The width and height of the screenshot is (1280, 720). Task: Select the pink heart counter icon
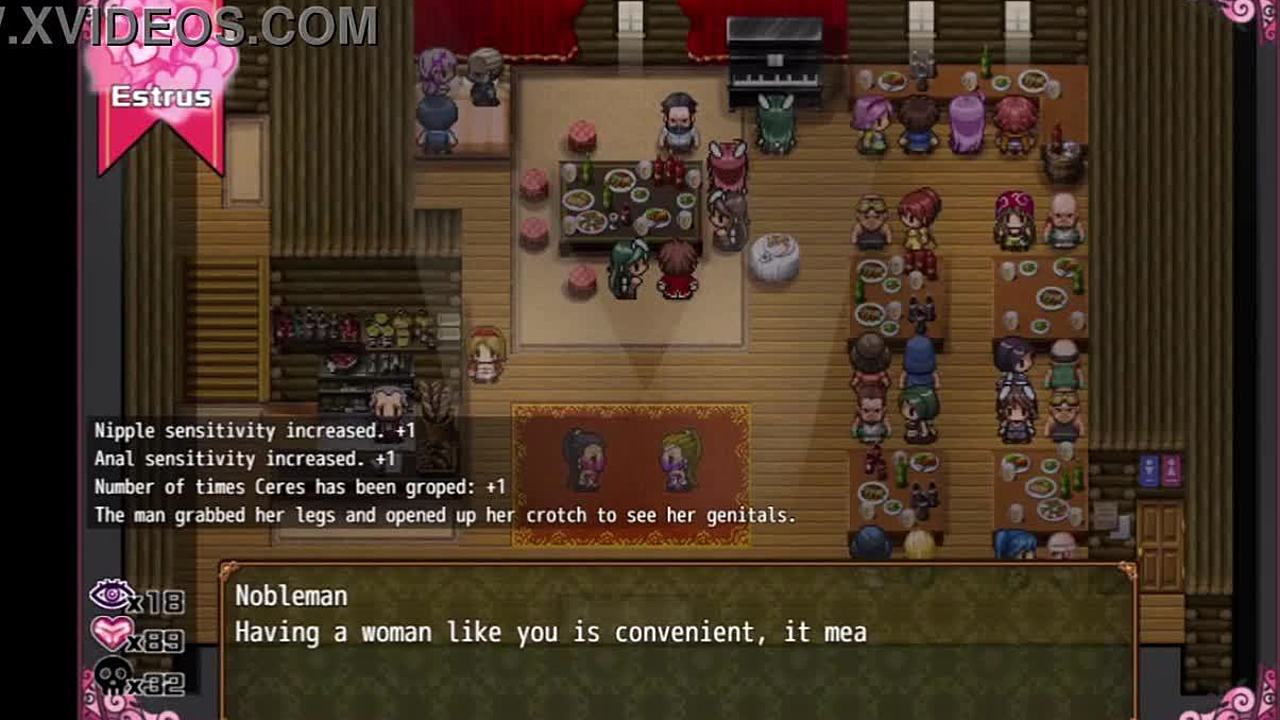(111, 634)
